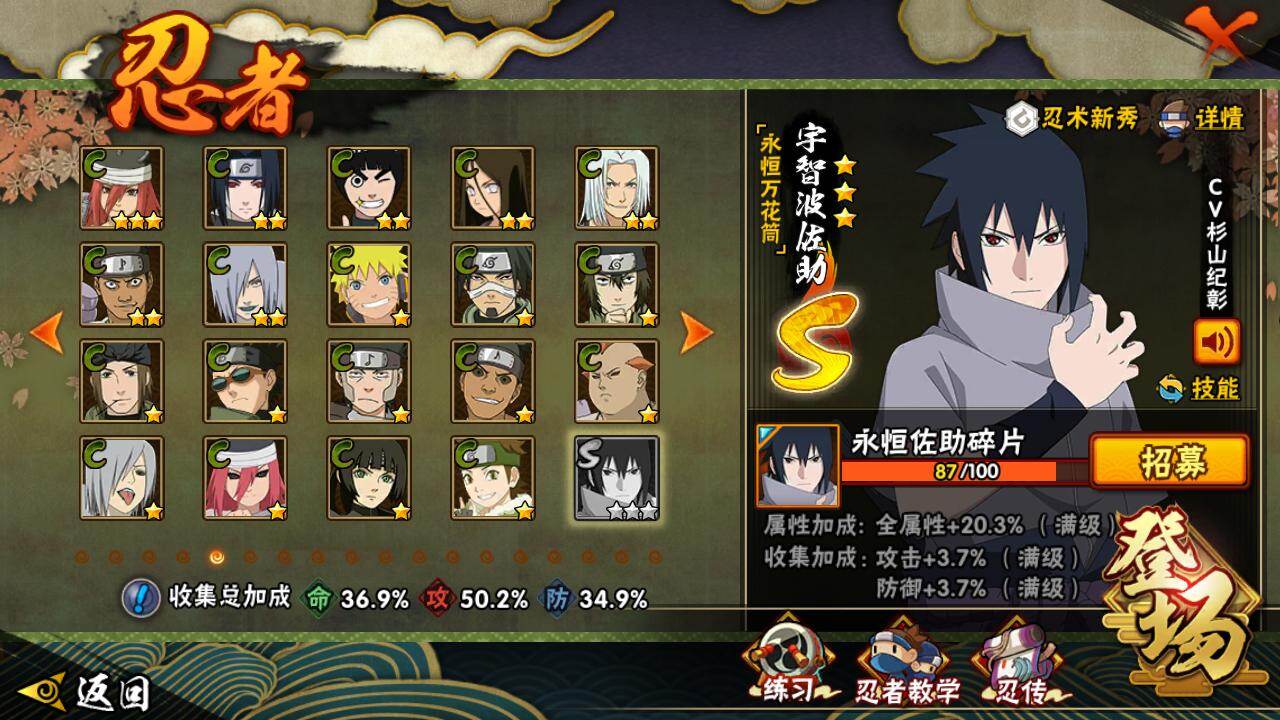Image resolution: width=1280 pixels, height=720 pixels.
Task: Go to the previous ninja page arrow
Action: pos(46,333)
